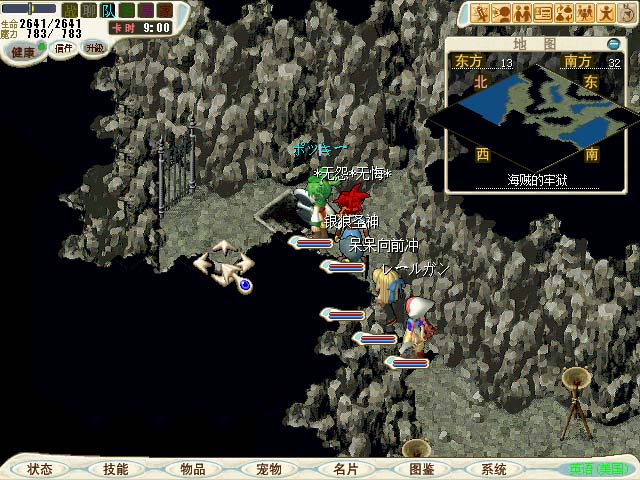This screenshot has width=640, height=480.
Task: Select the sword duel action icon
Action: pos(479,13)
